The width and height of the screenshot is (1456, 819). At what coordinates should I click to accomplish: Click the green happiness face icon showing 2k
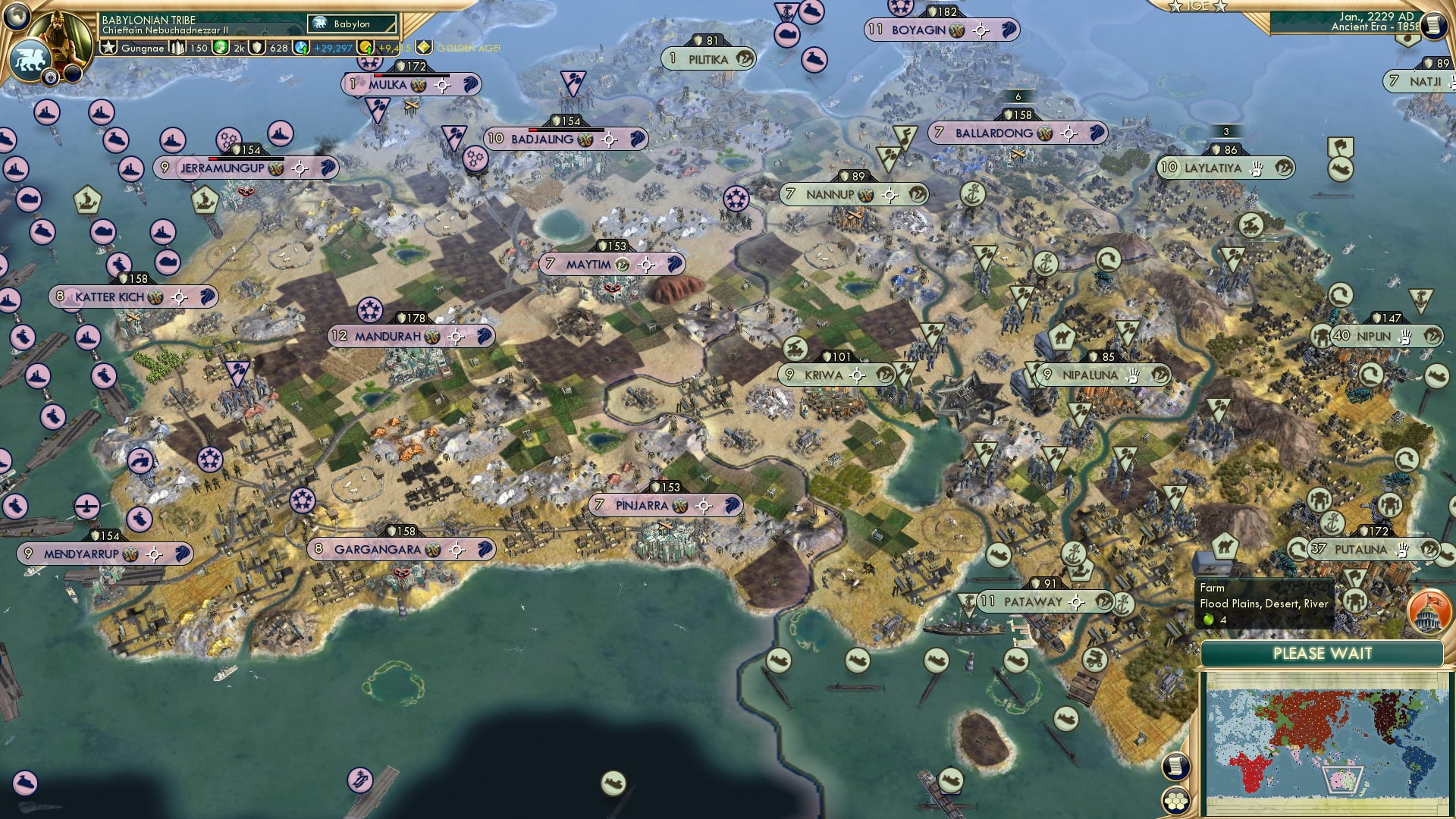(219, 49)
